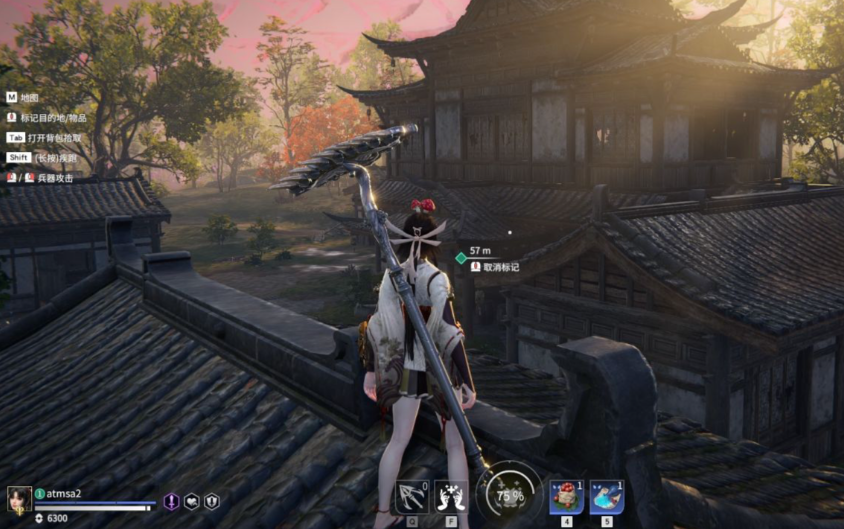Select the grappling hook skill slot
Screen dimensions: 844x529
[x=412, y=496]
